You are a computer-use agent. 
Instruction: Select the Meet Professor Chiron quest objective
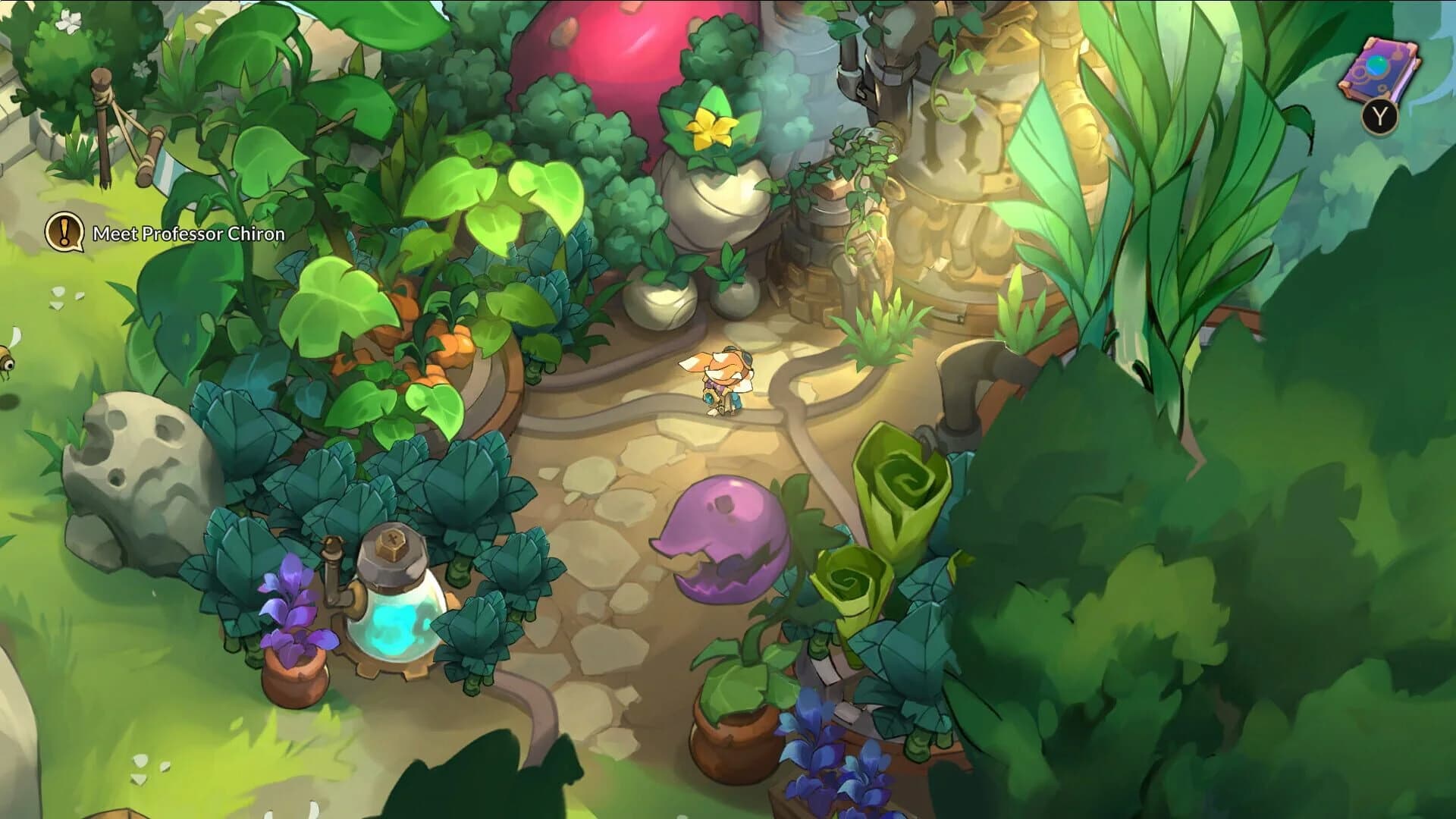188,235
